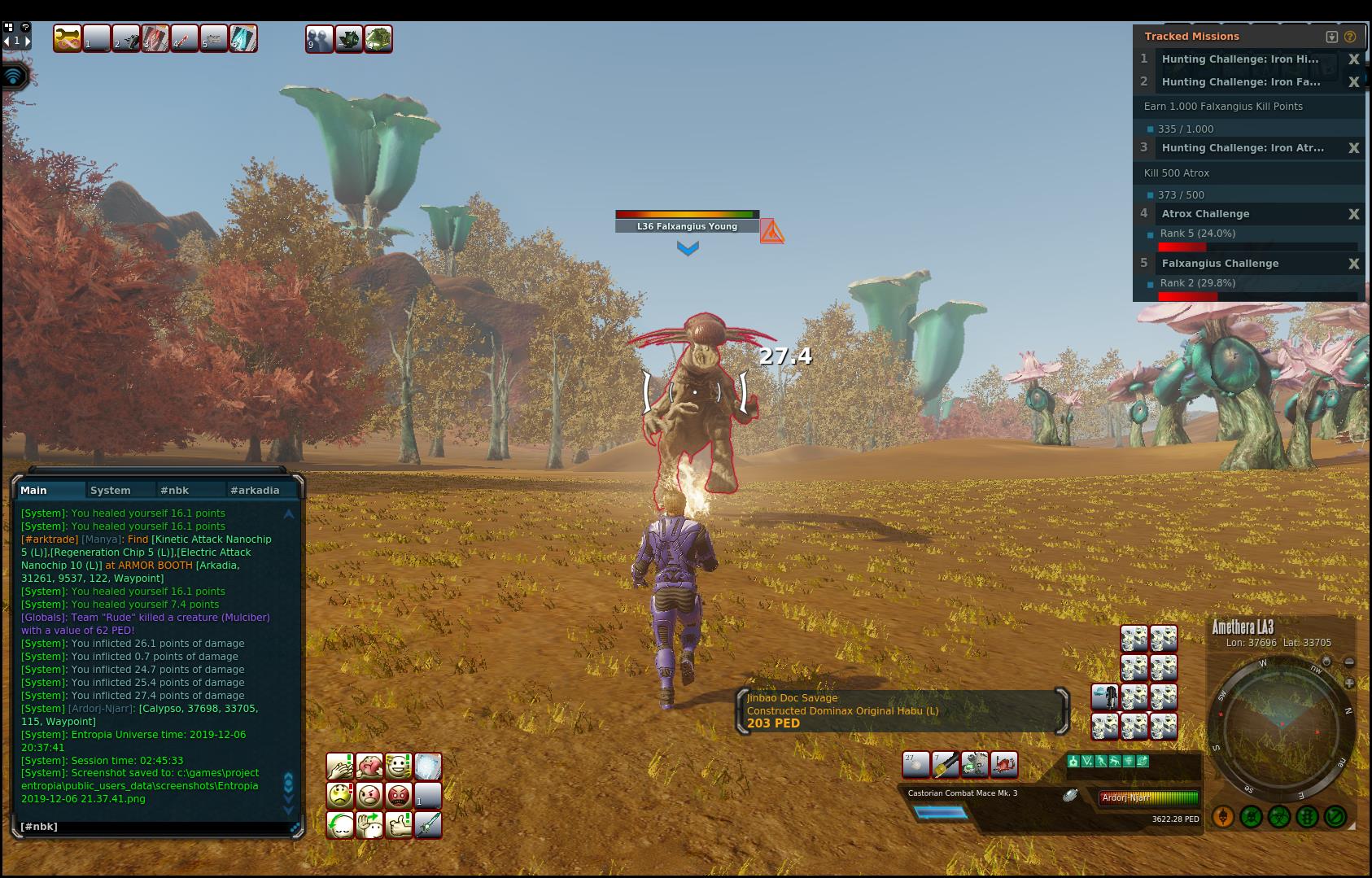Play the clapping hands emote
The width and height of the screenshot is (1372, 878).
coord(340,766)
